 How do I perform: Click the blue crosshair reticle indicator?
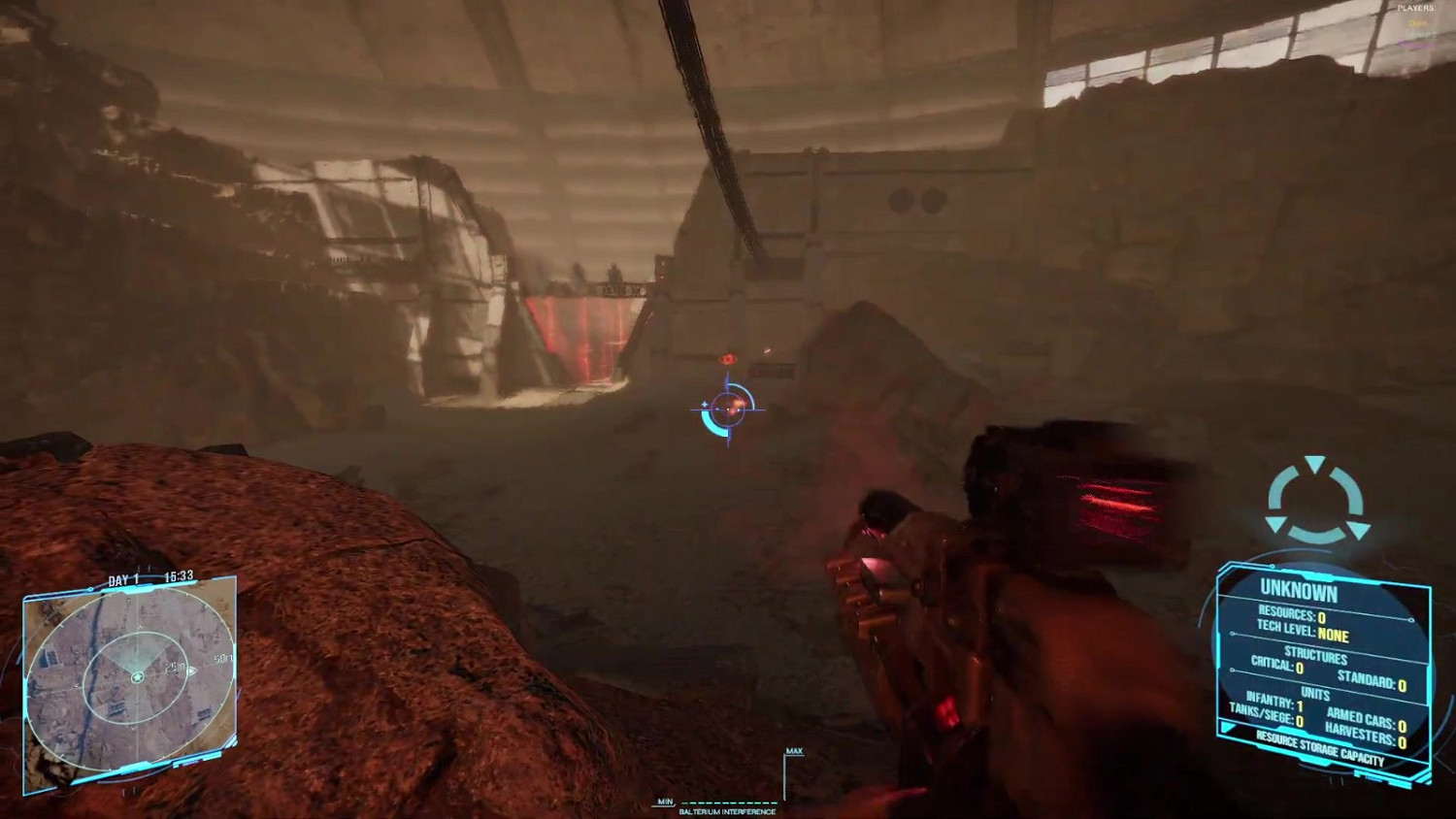(726, 408)
